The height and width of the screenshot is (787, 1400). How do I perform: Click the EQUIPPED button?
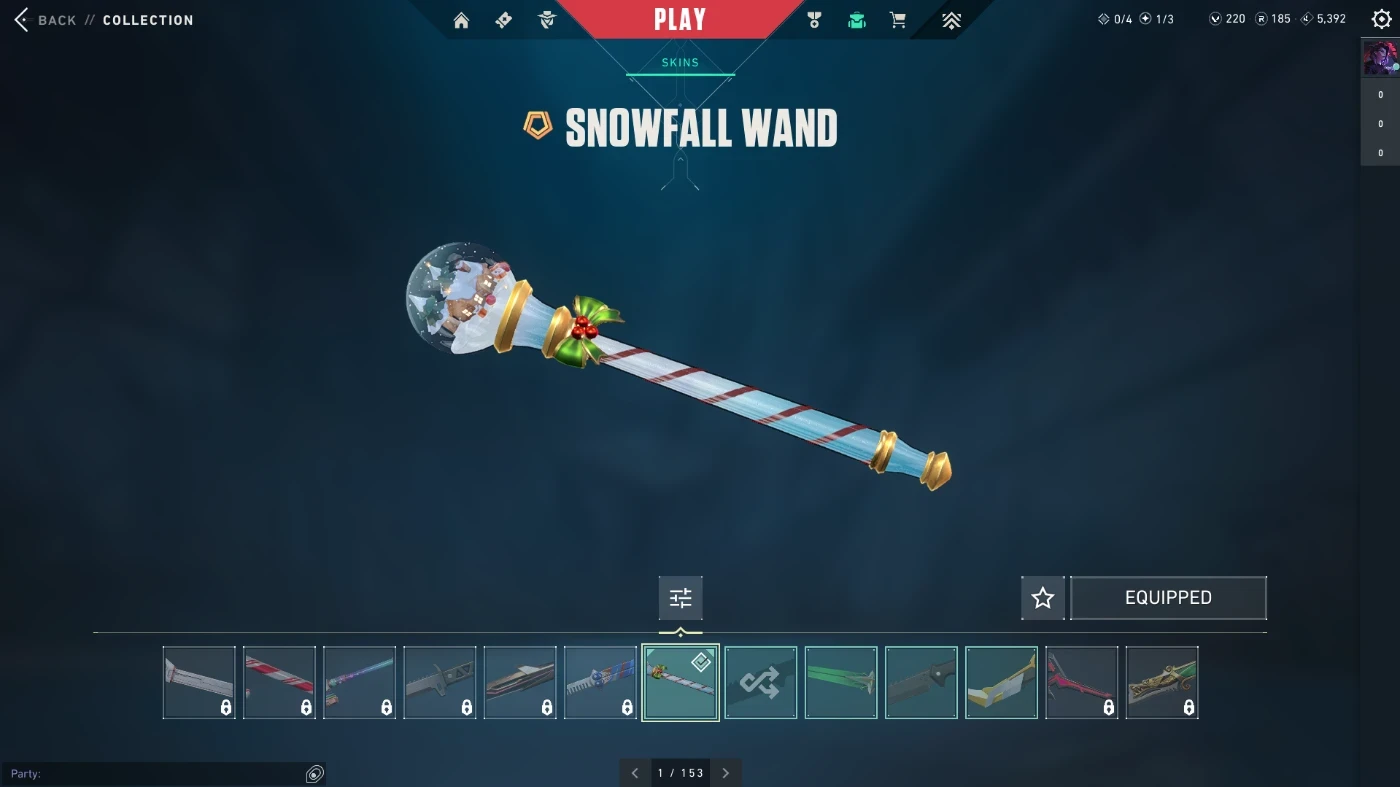point(1168,598)
